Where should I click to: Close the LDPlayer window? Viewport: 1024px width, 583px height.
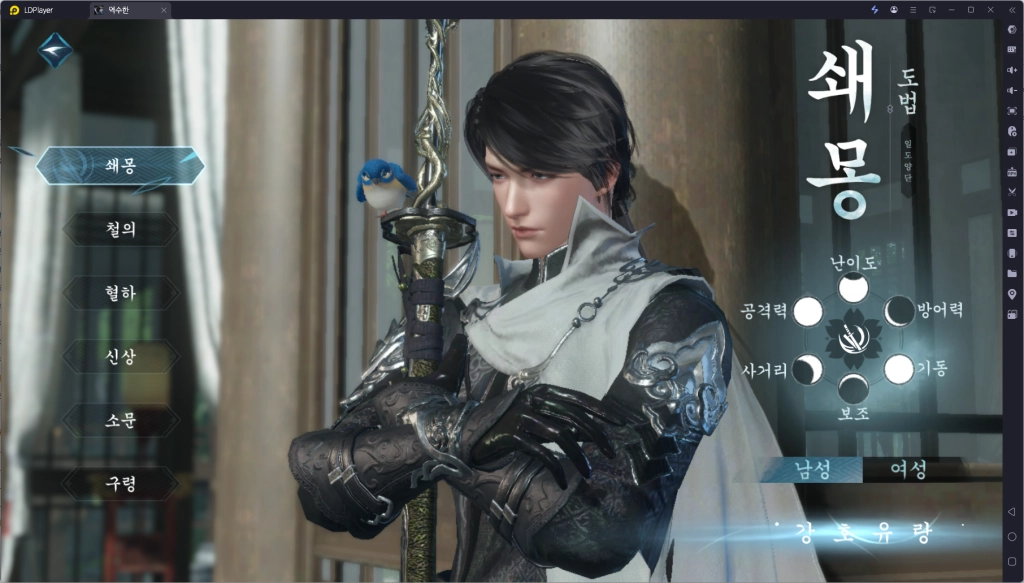[x=989, y=9]
